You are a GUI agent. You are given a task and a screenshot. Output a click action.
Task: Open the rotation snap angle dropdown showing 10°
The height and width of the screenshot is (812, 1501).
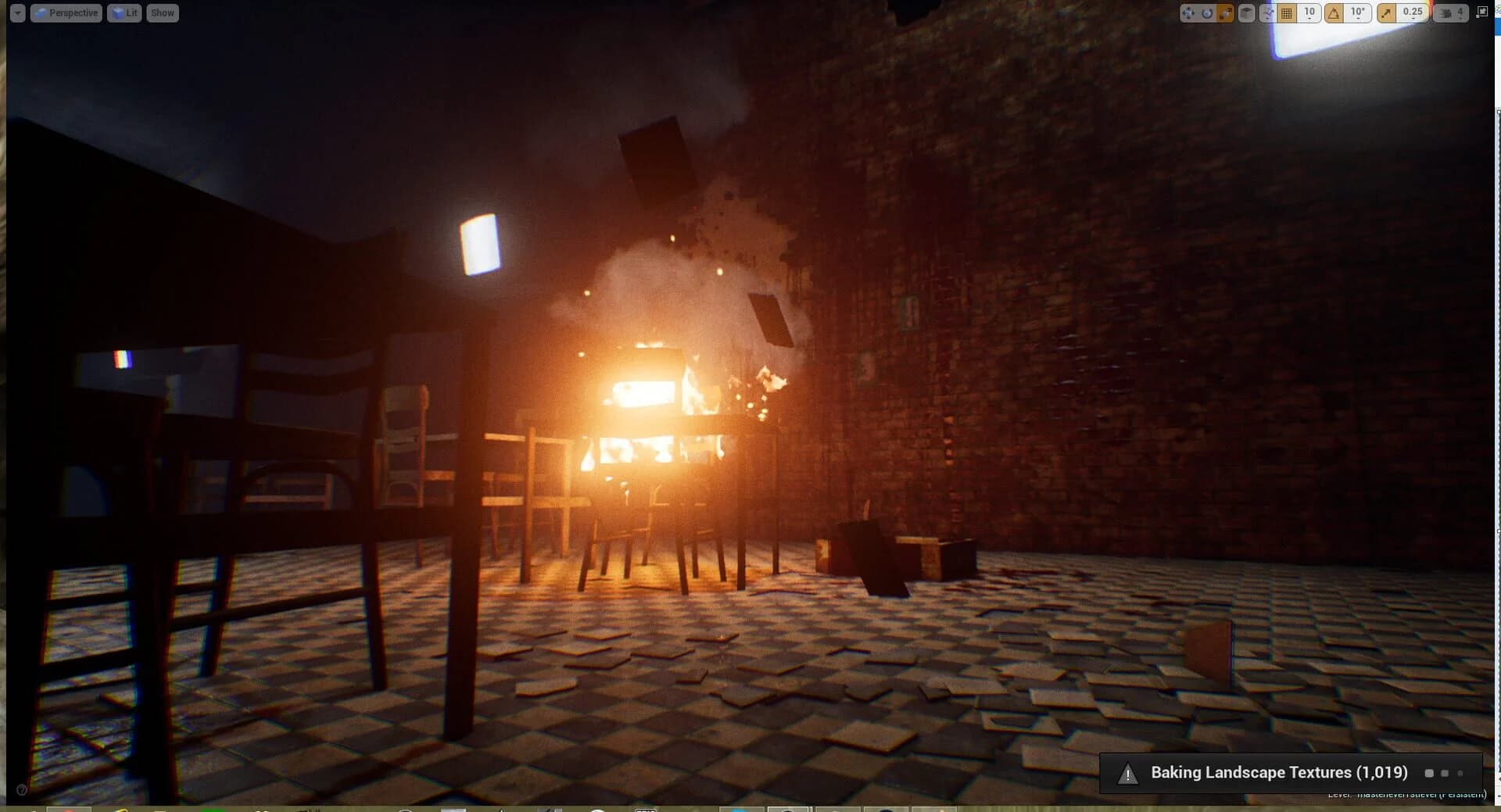point(1358,15)
